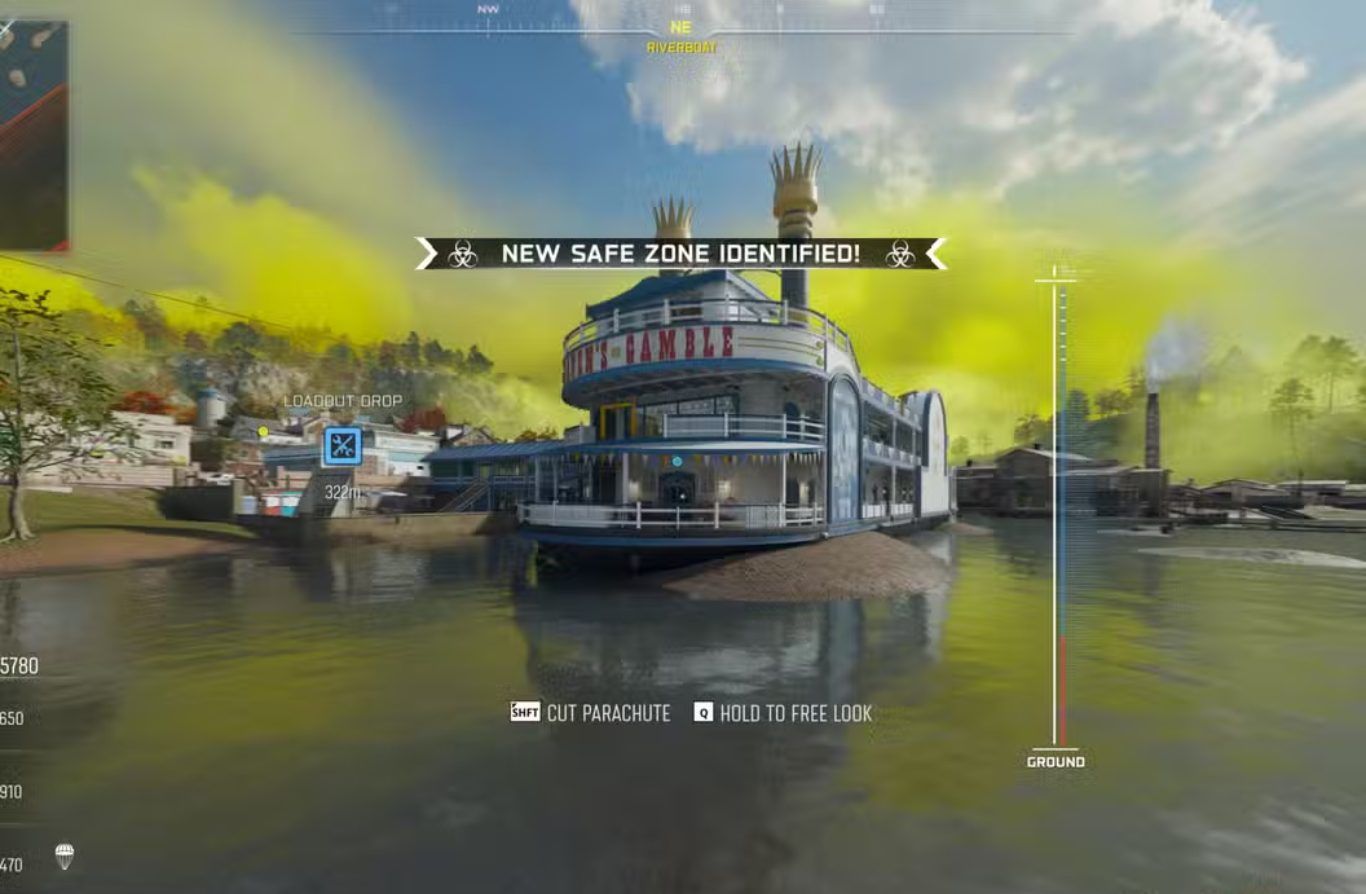Click the Loadout Drop marker icon
Screen dimensions: 1366x894
click(342, 446)
